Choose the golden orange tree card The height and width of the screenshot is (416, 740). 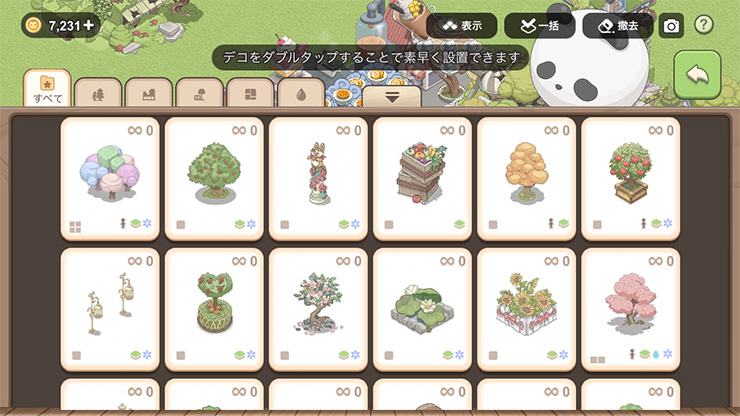coord(526,178)
